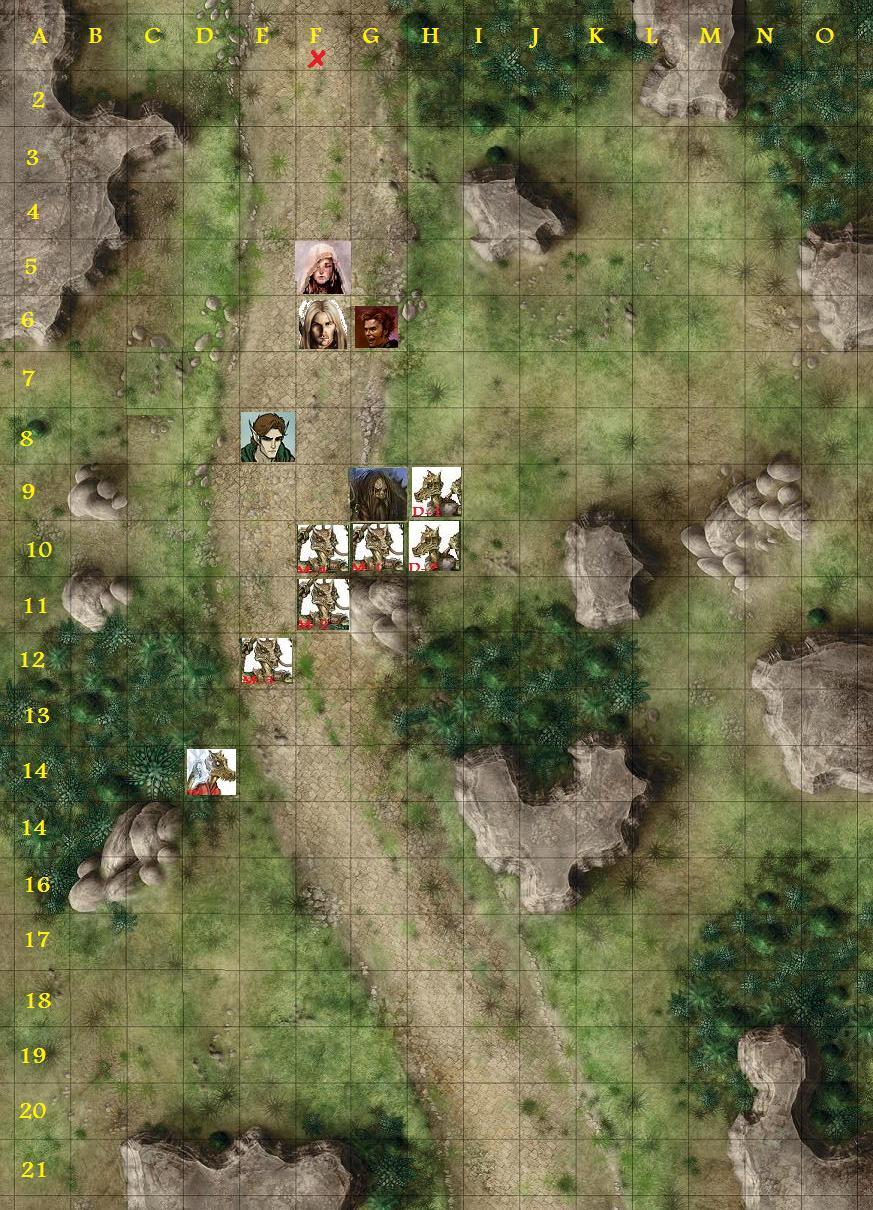Screen dimensions: 873x1210
Task: Pick the brown-haired elf in green token
Action: (267, 437)
